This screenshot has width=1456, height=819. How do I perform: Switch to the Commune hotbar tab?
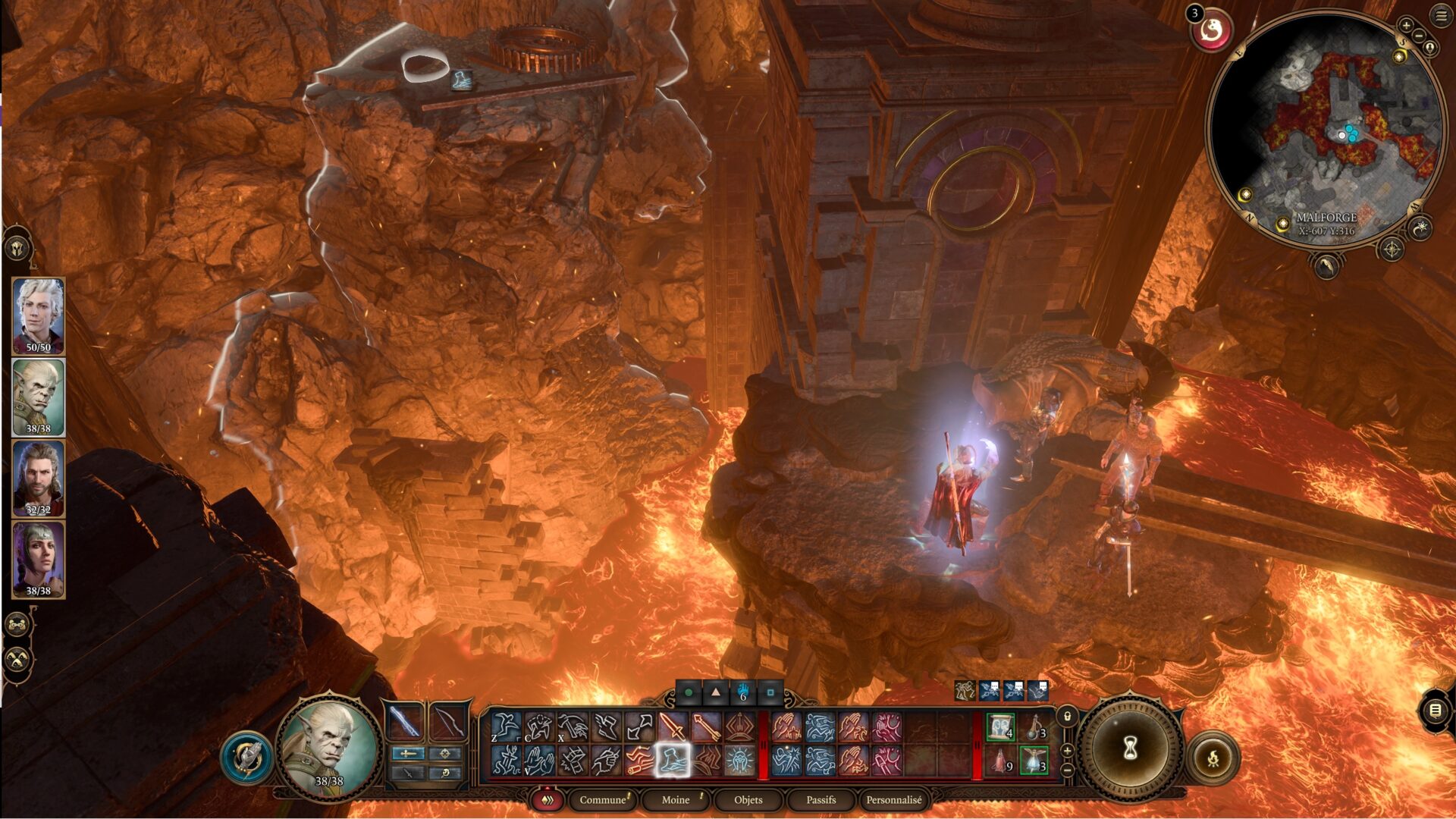click(x=603, y=800)
